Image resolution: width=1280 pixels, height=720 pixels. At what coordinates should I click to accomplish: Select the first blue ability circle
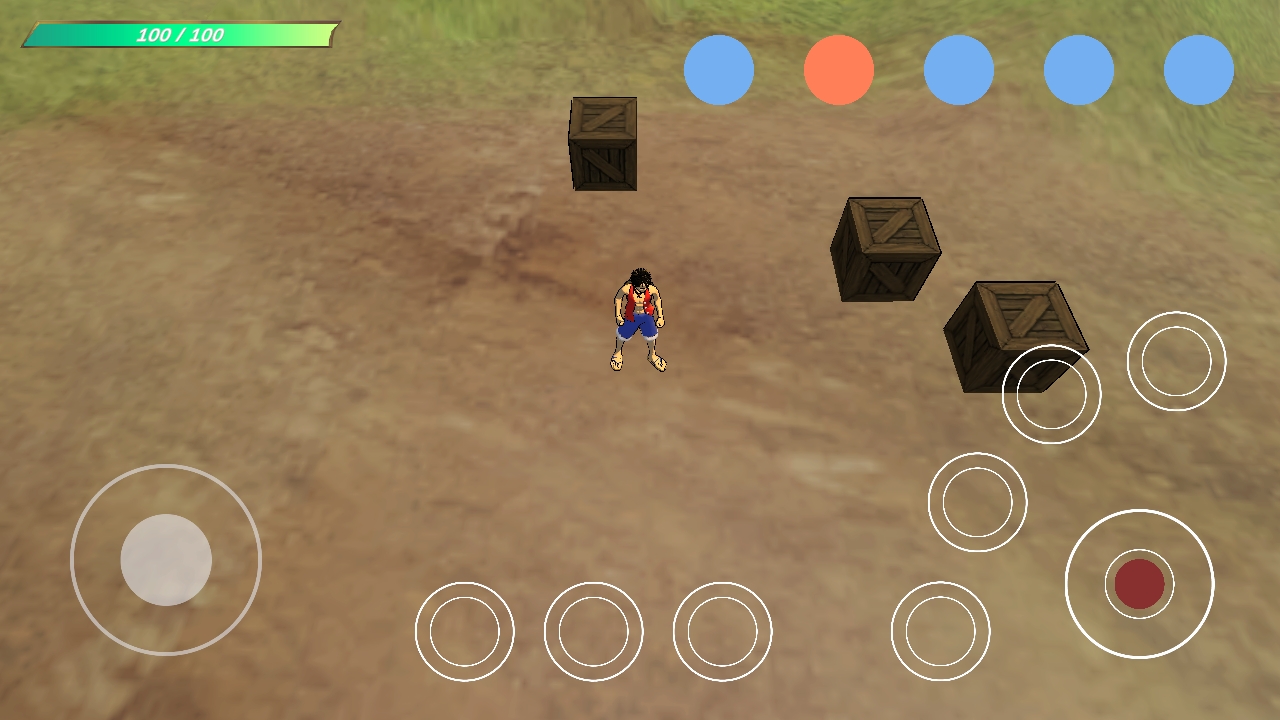point(719,68)
